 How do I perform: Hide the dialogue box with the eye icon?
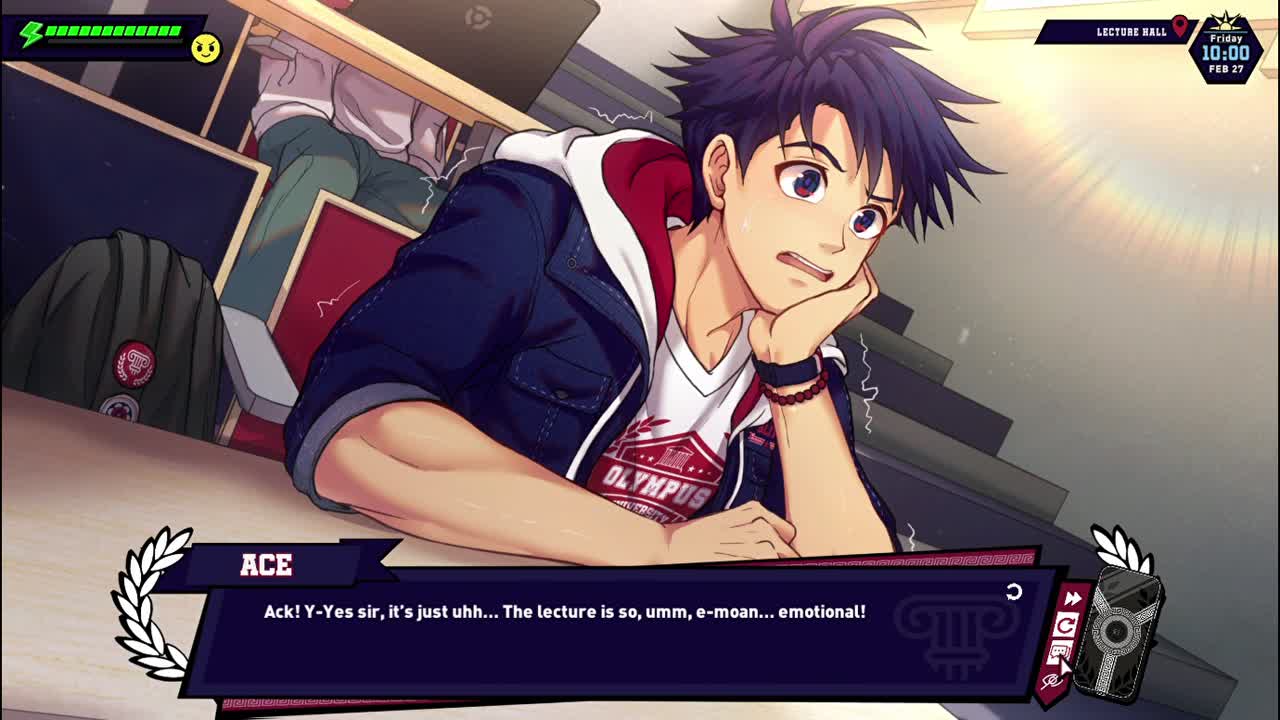pyautogui.click(x=1050, y=681)
